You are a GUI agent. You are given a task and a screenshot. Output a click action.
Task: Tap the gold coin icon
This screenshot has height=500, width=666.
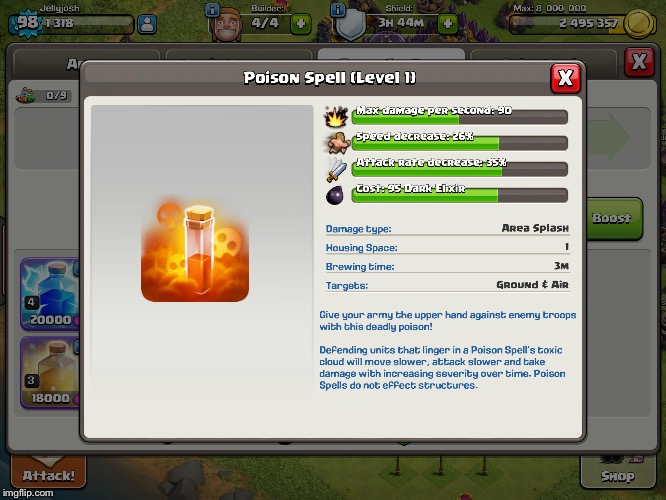[638, 24]
